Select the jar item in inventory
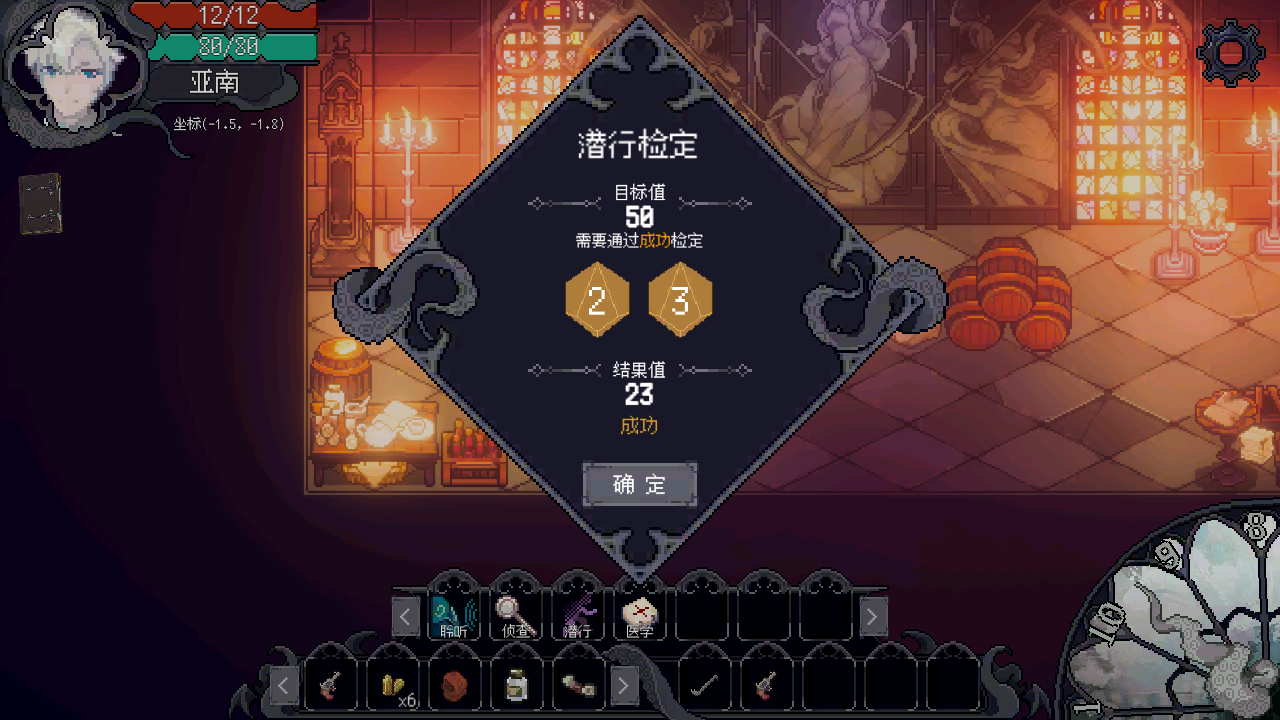This screenshot has width=1280, height=720. (x=518, y=685)
